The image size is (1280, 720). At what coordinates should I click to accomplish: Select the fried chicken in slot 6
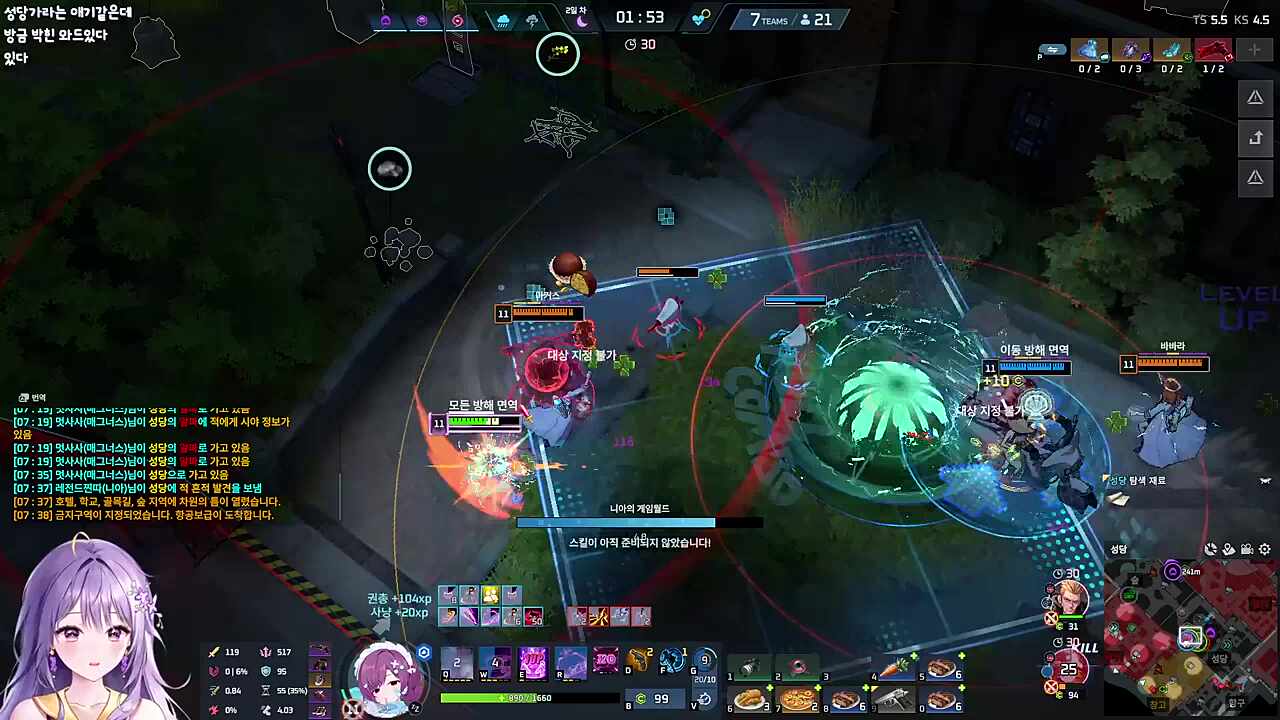coord(748,699)
